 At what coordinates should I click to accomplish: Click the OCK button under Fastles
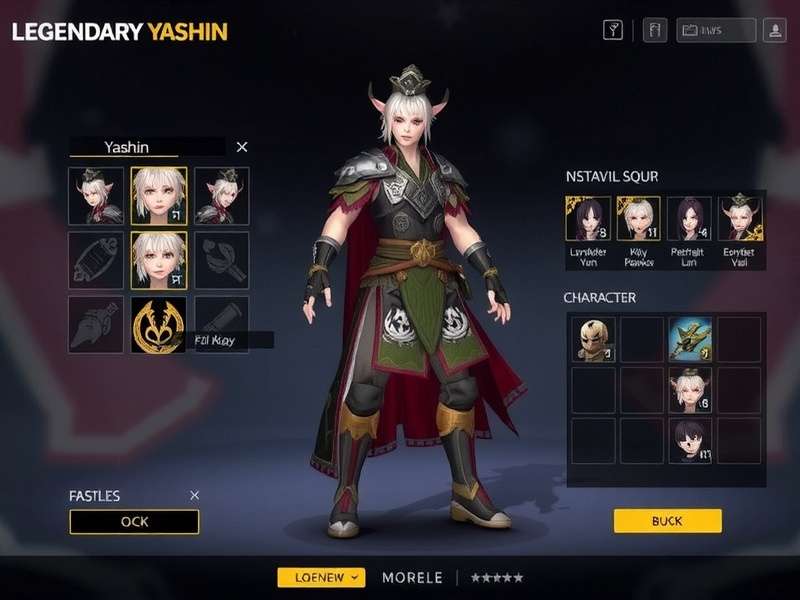click(x=134, y=522)
